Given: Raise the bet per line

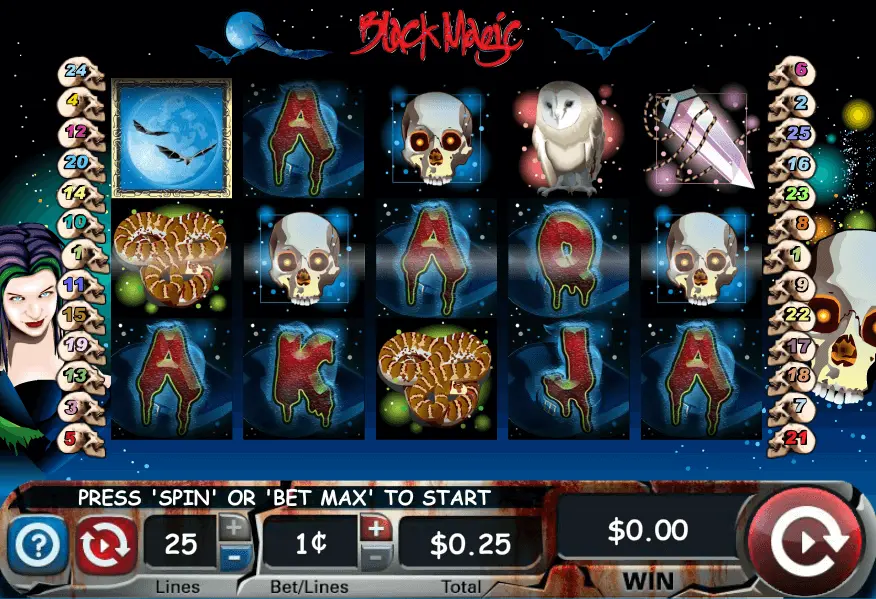Looking at the screenshot, I should coord(376,528).
